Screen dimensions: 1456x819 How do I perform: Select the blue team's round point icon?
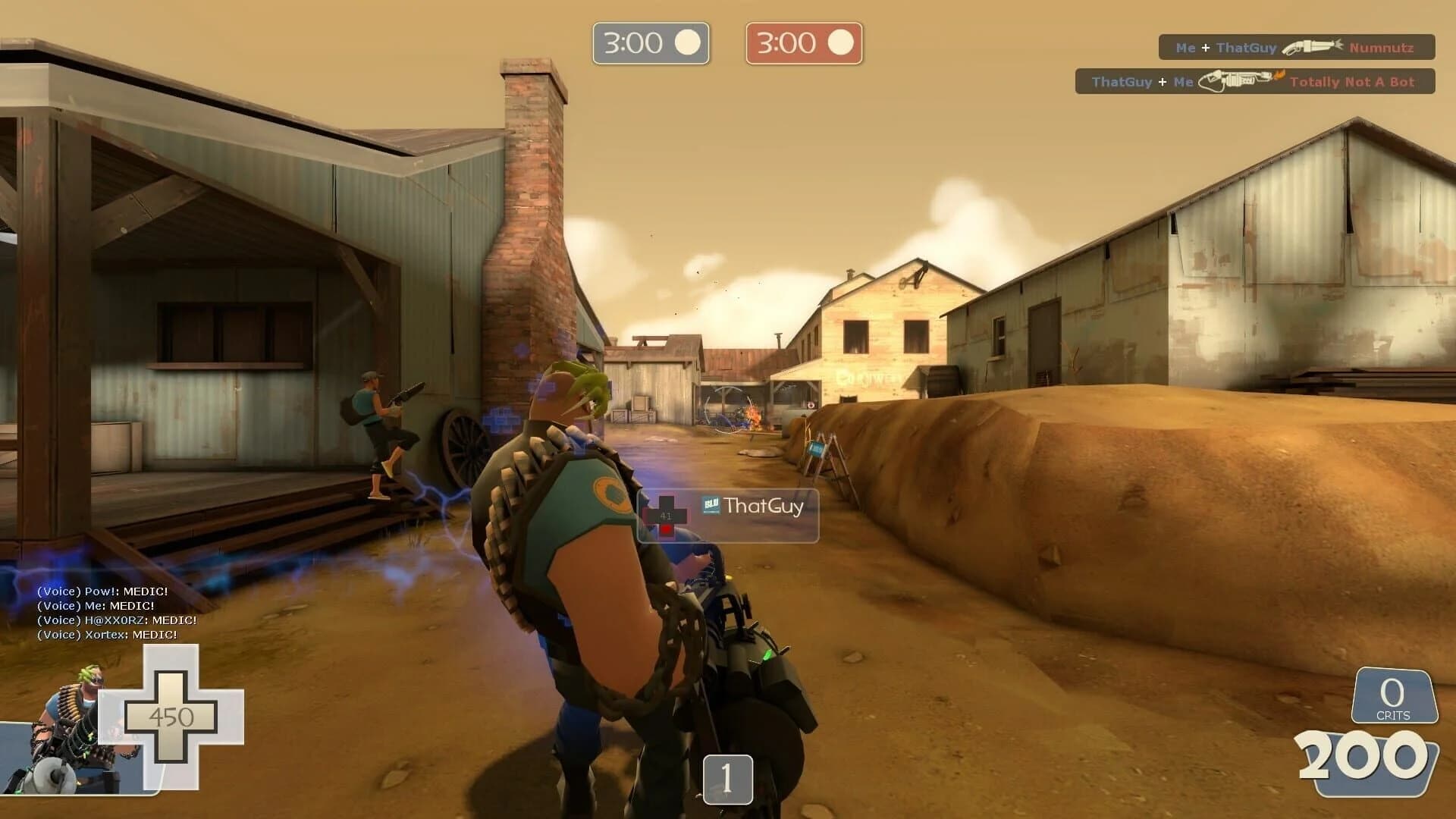pos(687,42)
